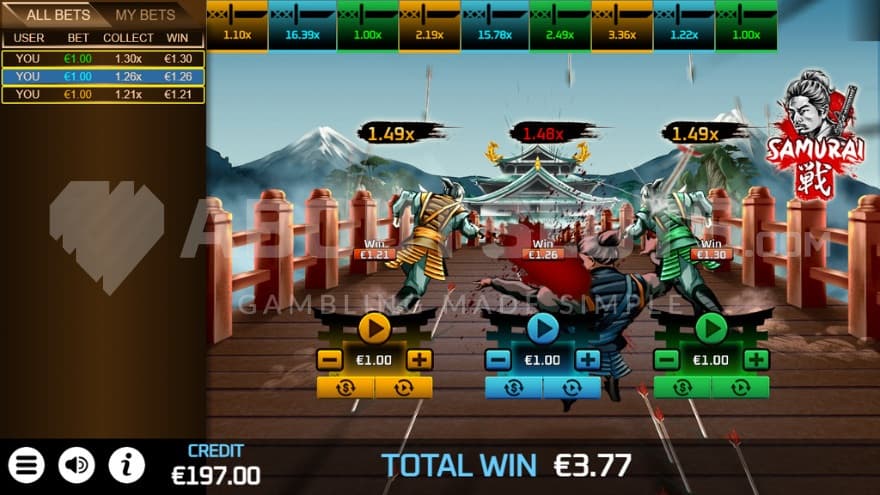Toggle the sound speaker button
The image size is (880, 495).
point(77,465)
